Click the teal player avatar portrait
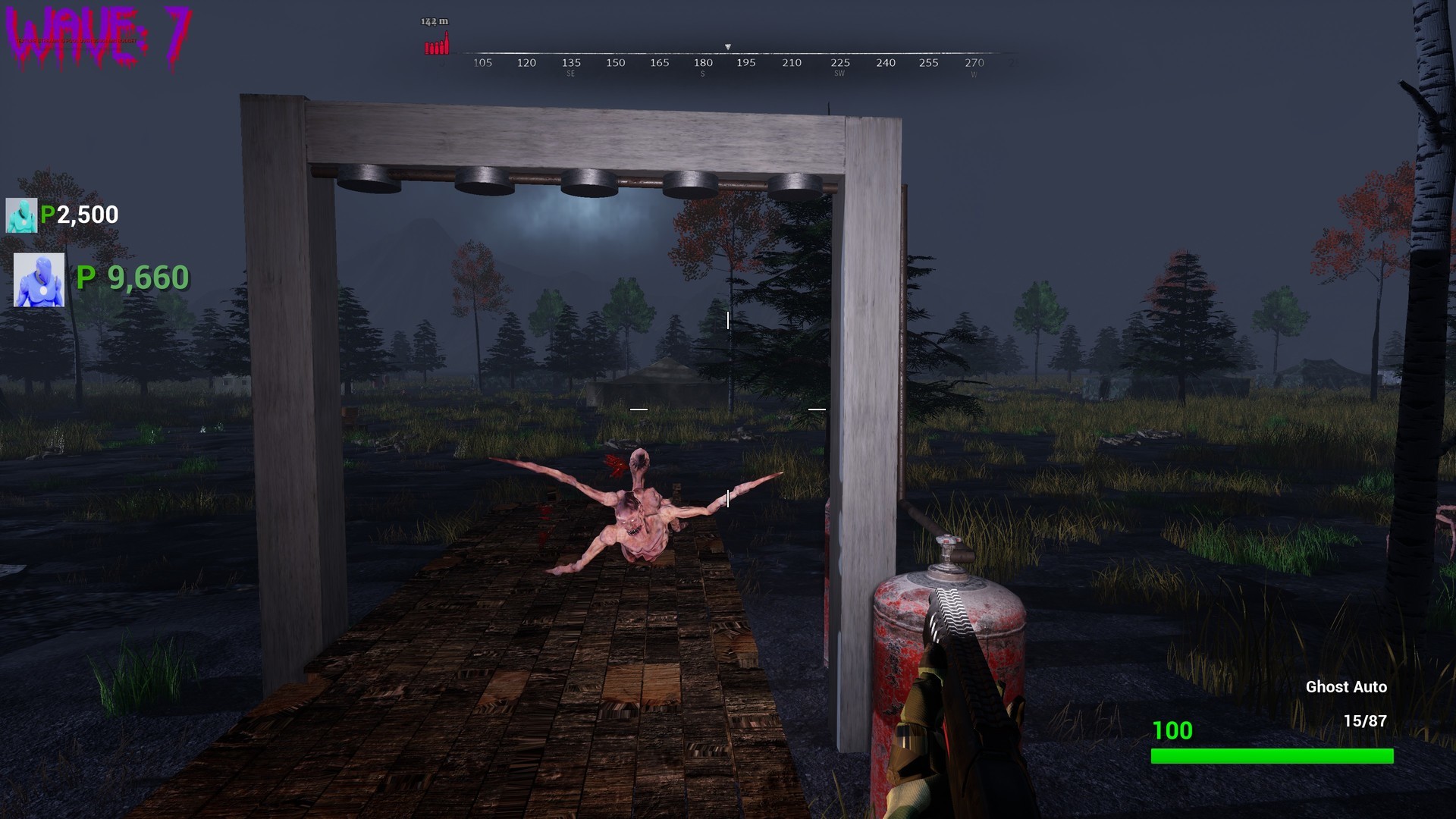The image size is (1456, 819). pos(23,215)
